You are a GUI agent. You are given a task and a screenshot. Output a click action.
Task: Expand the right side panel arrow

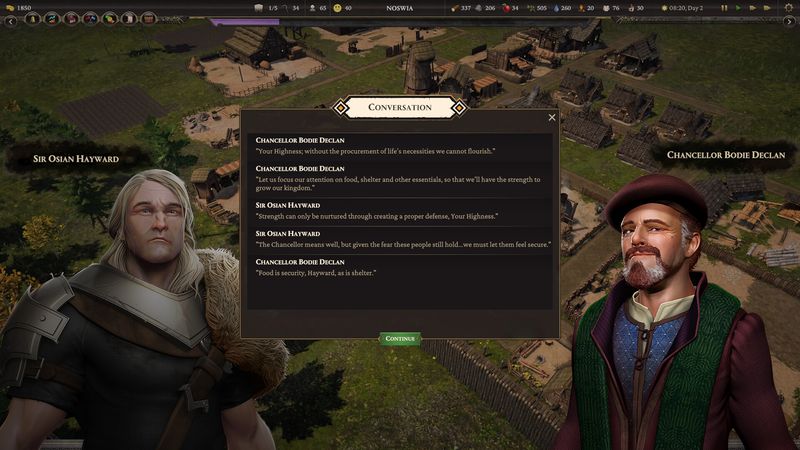click(790, 21)
